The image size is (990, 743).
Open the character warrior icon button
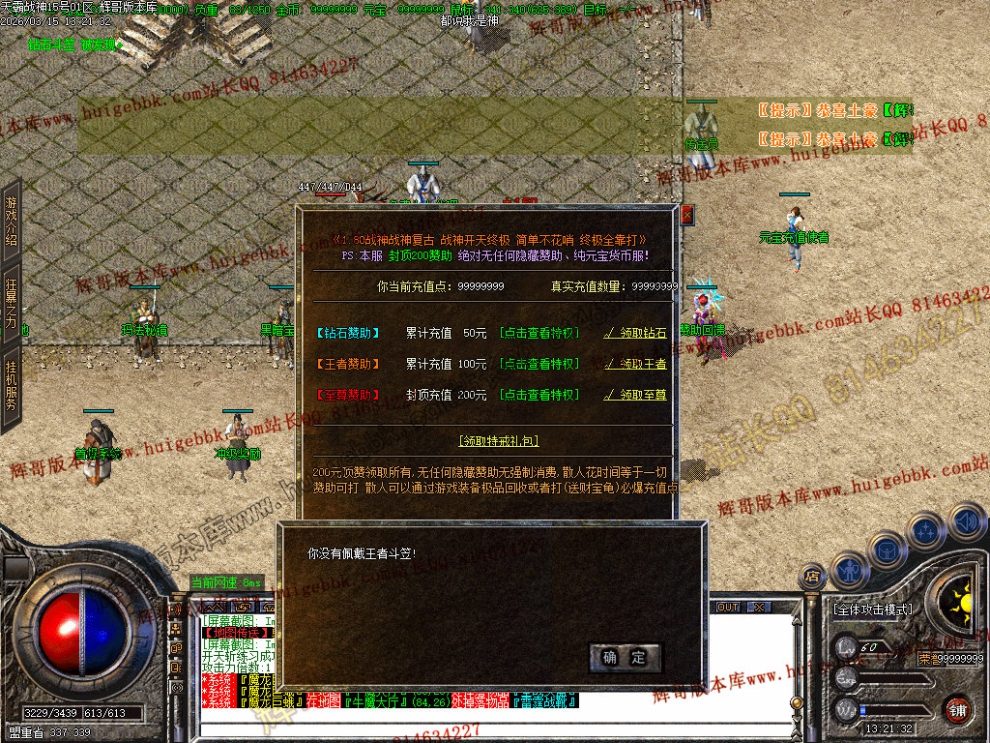[849, 572]
